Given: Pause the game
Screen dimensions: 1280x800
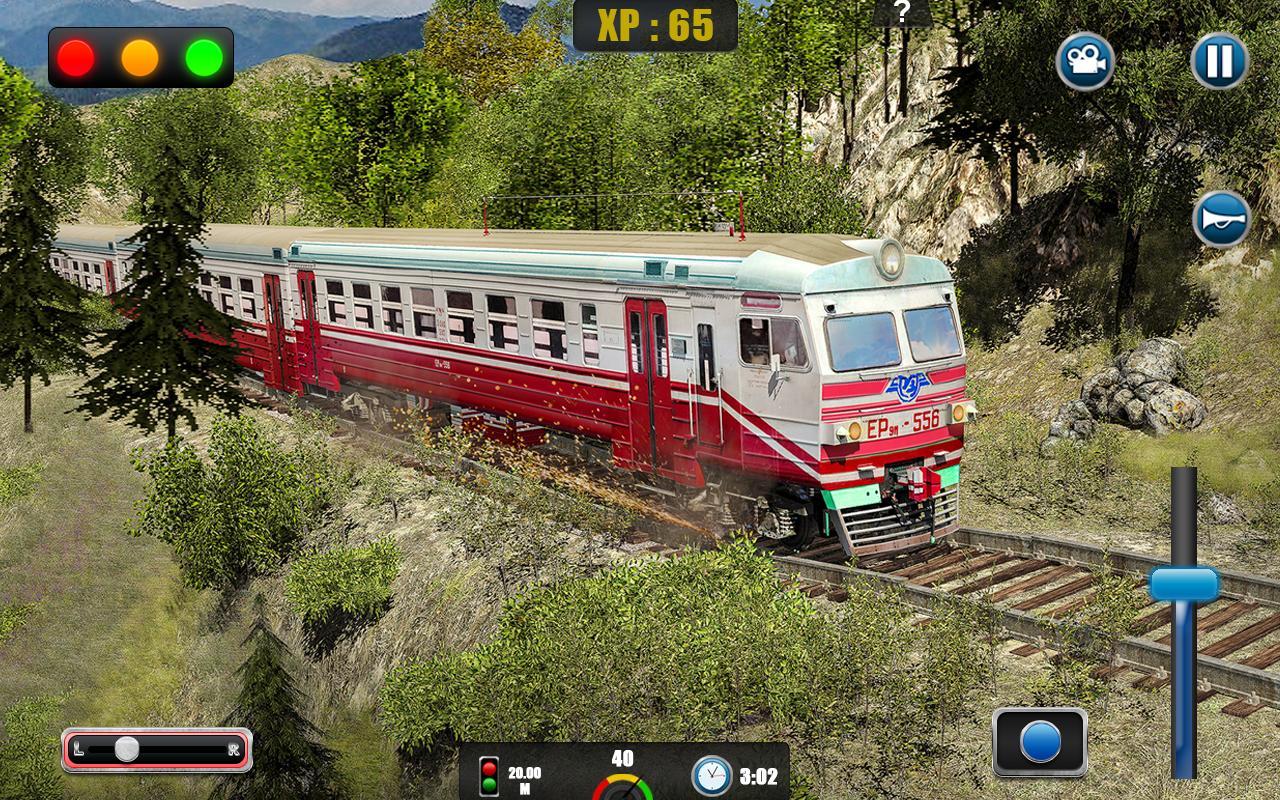Looking at the screenshot, I should [1219, 62].
